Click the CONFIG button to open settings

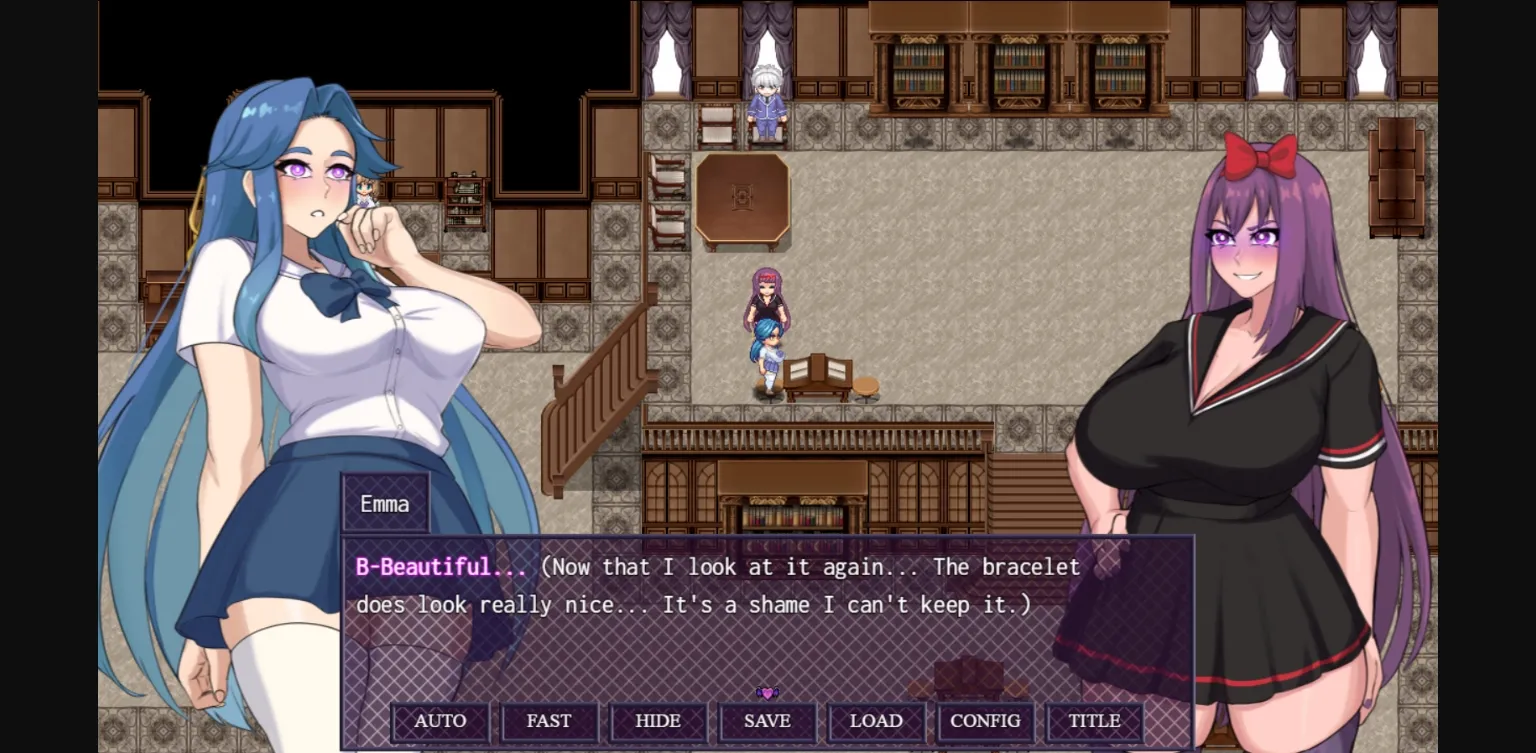(x=986, y=721)
